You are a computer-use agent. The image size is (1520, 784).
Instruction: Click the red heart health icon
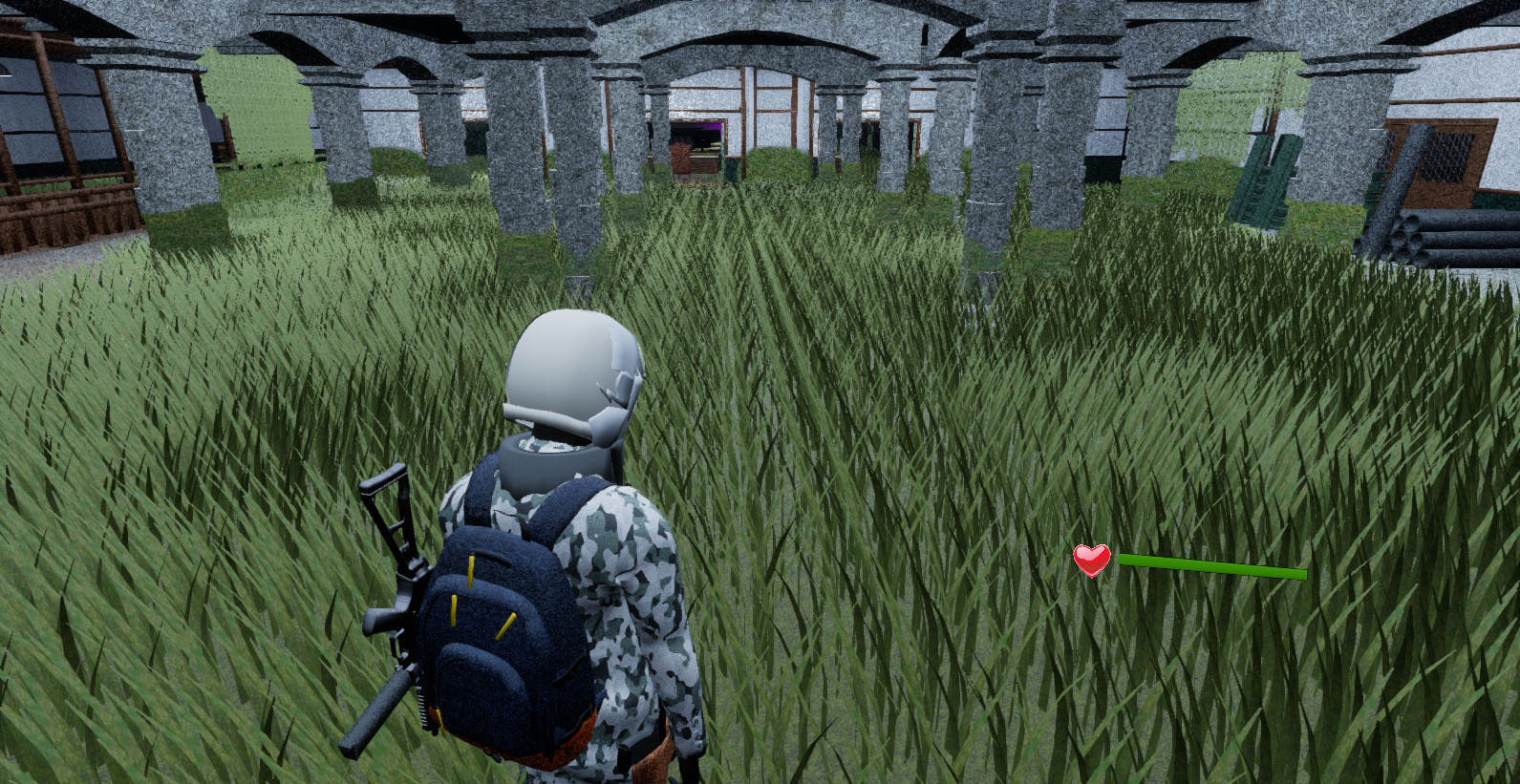point(1090,562)
